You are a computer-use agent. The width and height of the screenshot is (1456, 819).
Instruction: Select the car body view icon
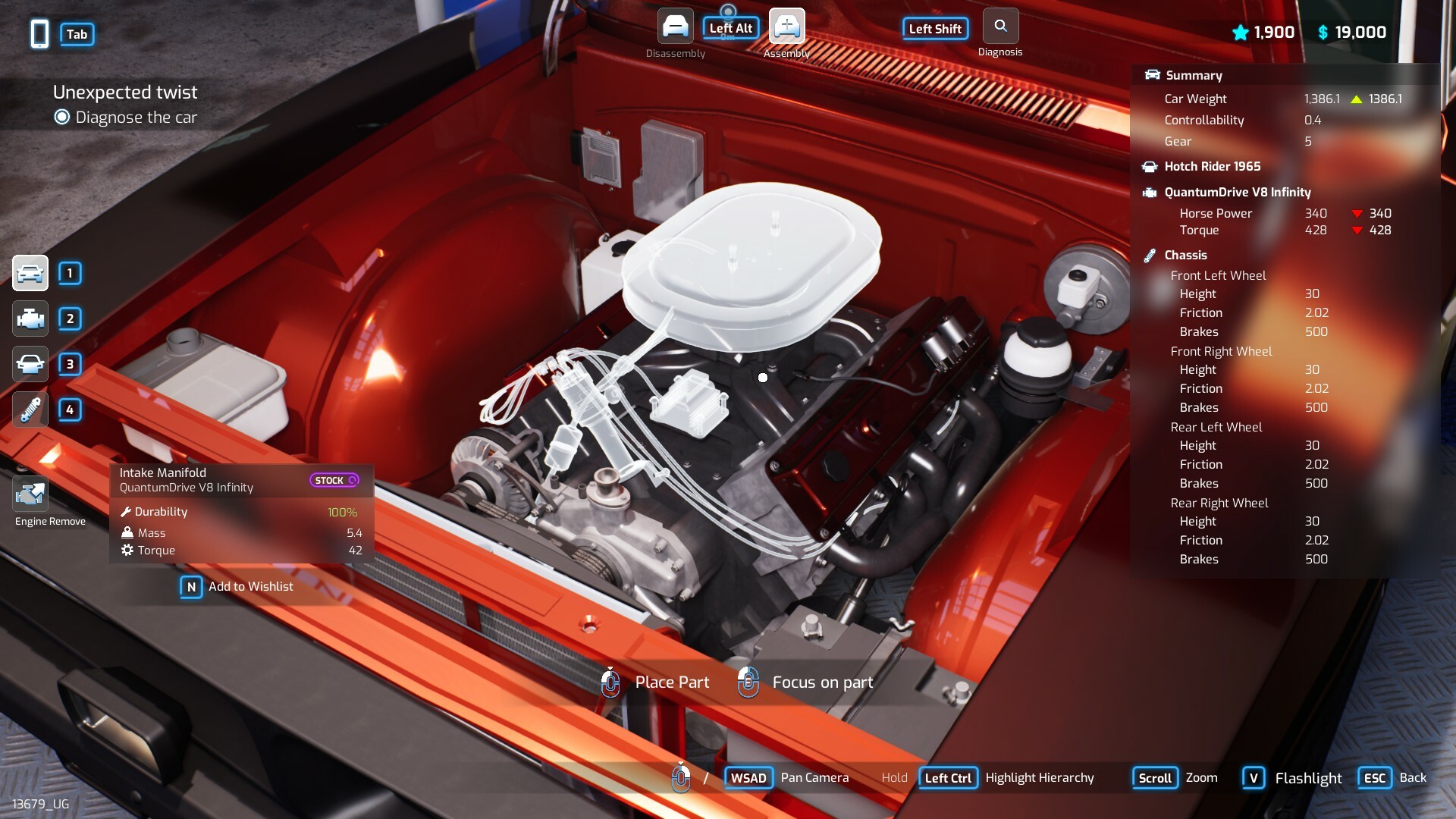30,273
